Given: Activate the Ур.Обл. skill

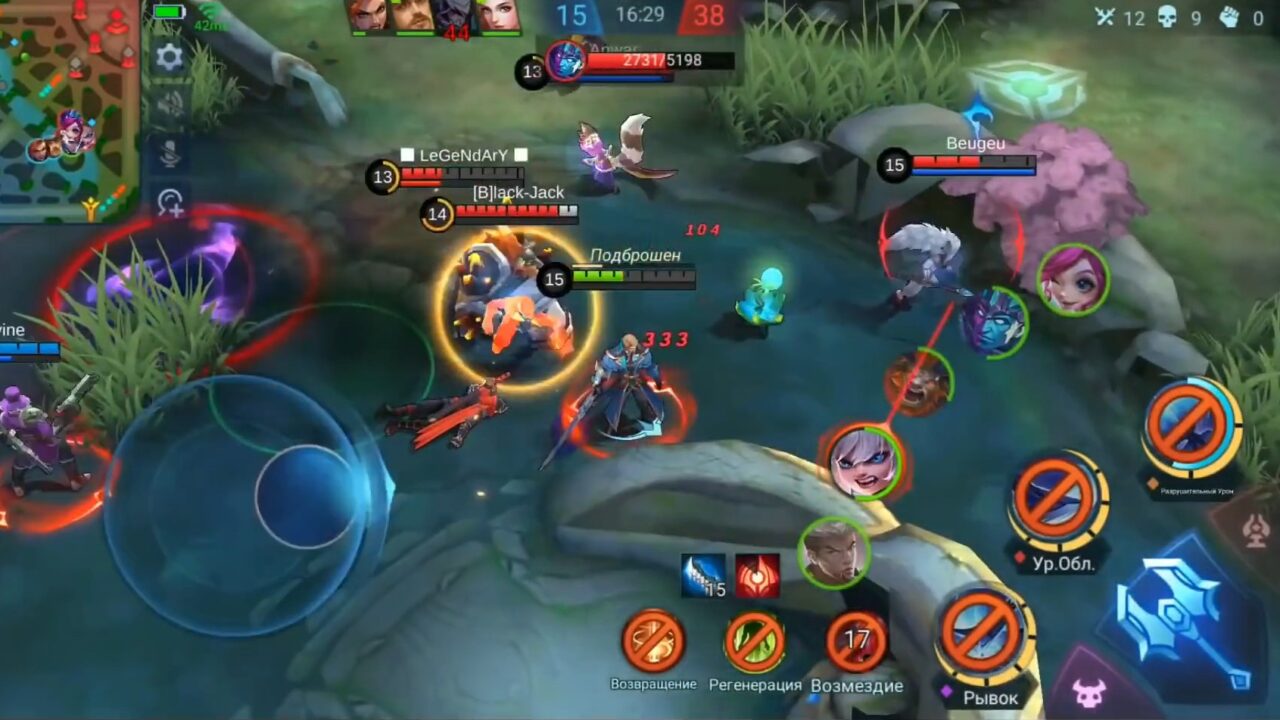Looking at the screenshot, I should point(1057,499).
